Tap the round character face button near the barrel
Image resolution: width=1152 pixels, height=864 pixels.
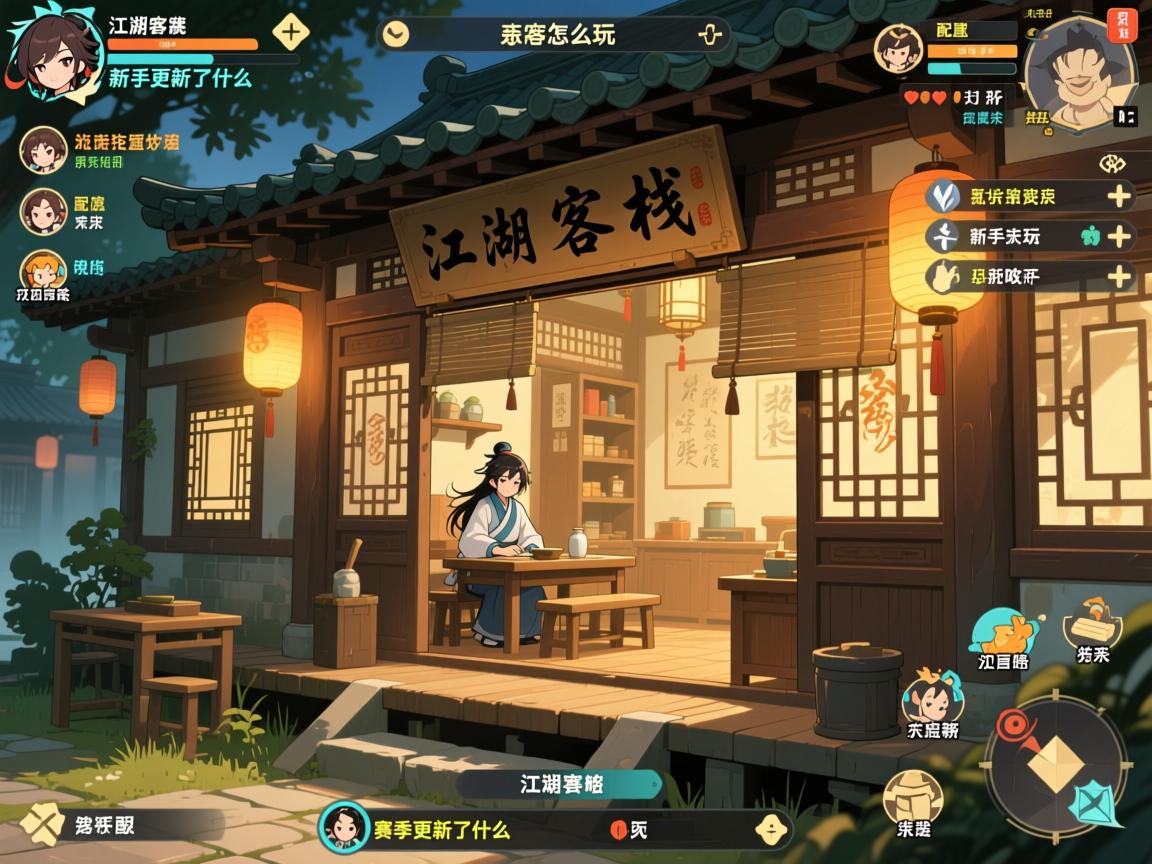tap(931, 701)
